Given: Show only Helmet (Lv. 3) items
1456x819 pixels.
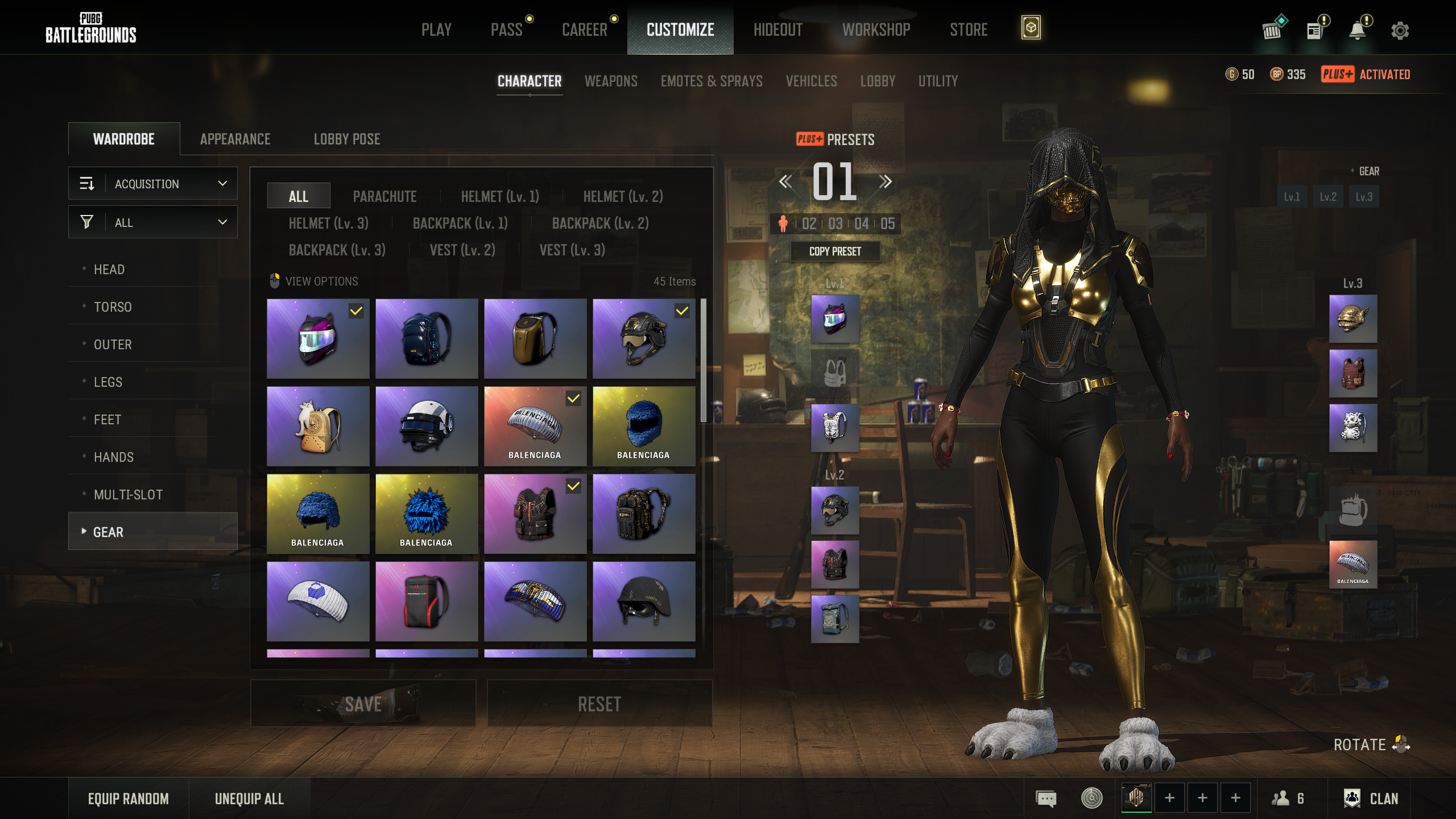Looking at the screenshot, I should click(328, 223).
